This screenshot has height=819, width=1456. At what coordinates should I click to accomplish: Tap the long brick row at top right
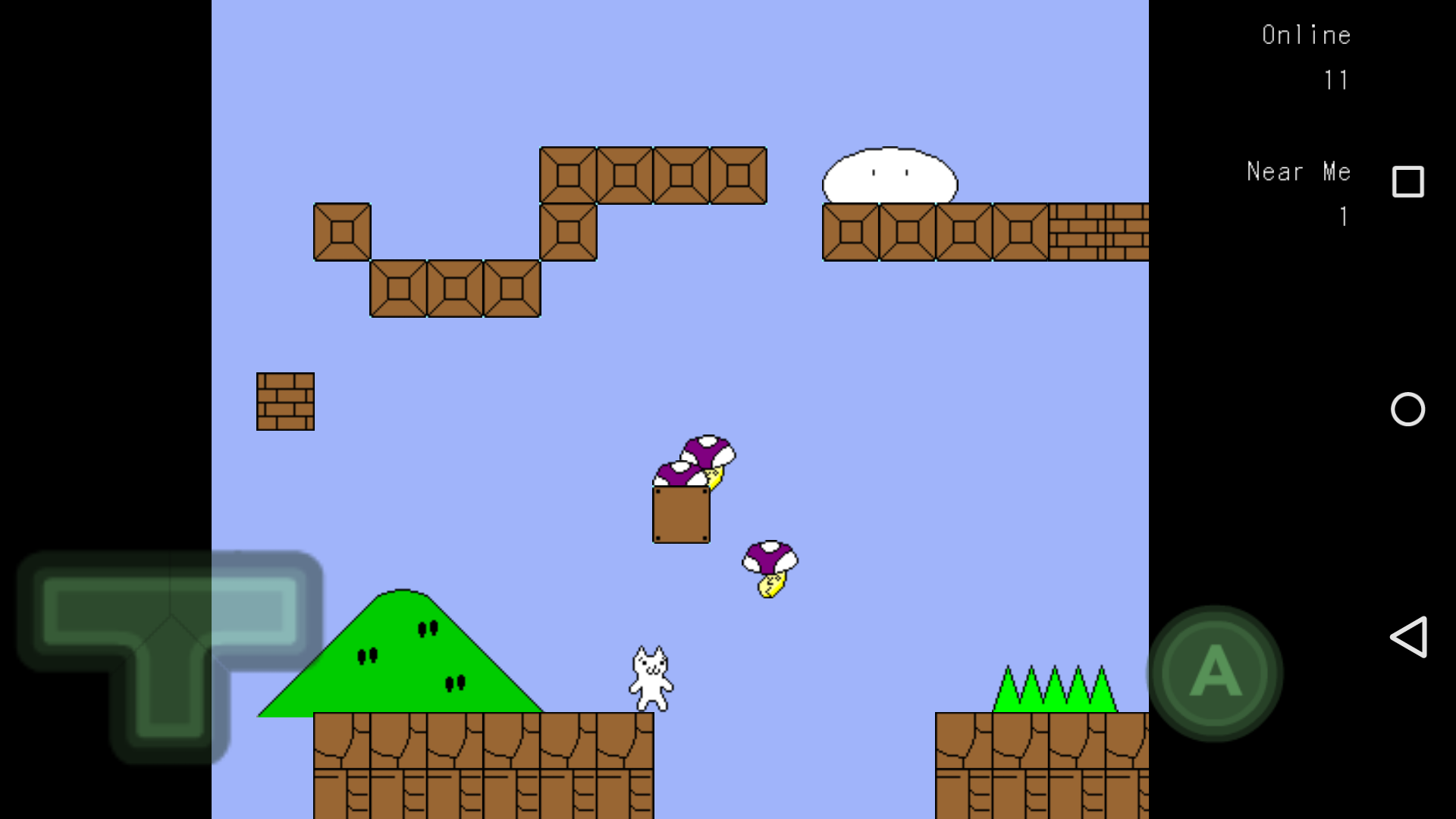(1100, 231)
